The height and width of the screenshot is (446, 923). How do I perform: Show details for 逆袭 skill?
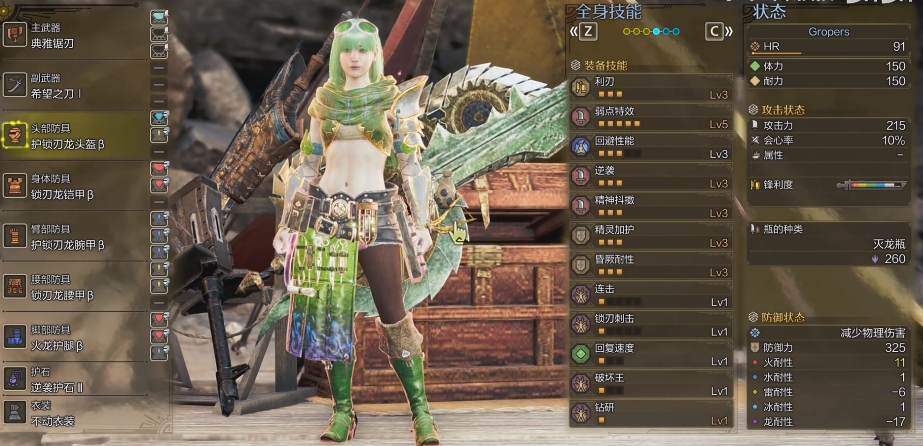(x=650, y=177)
